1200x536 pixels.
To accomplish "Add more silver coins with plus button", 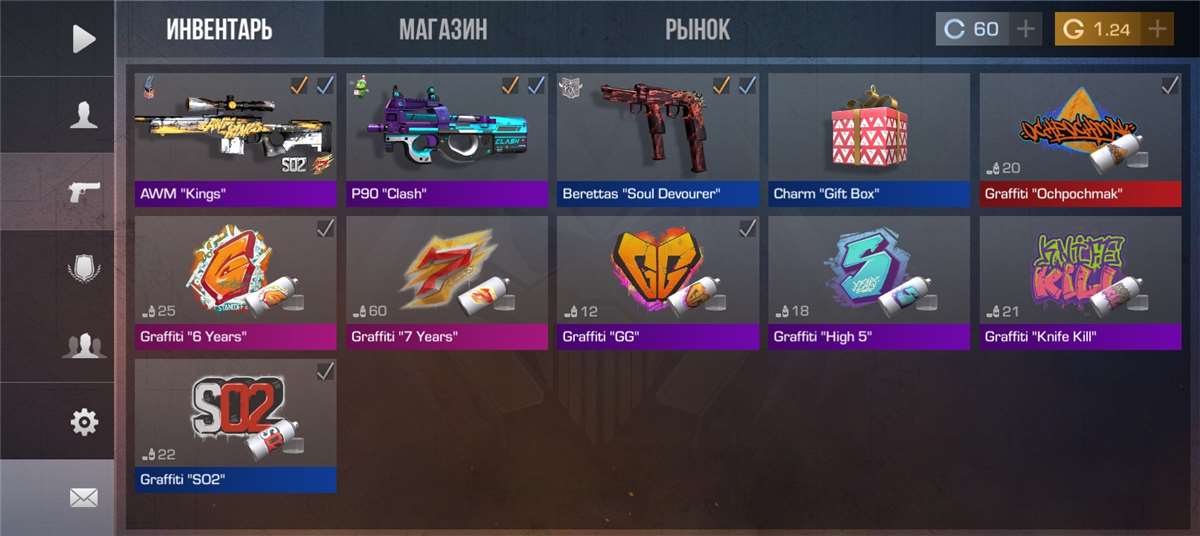I will (x=1024, y=29).
